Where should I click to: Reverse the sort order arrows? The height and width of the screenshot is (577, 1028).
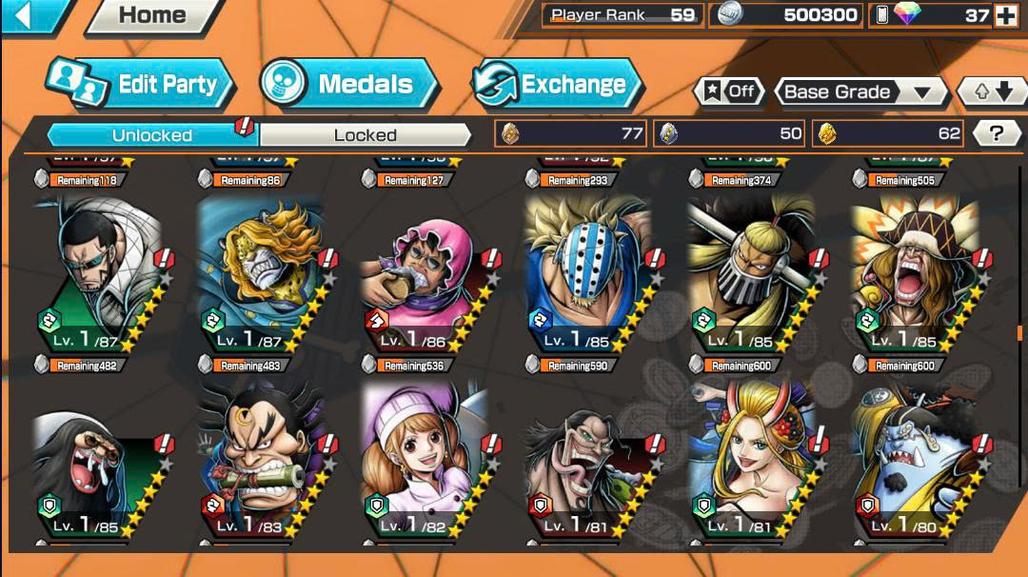(992, 92)
